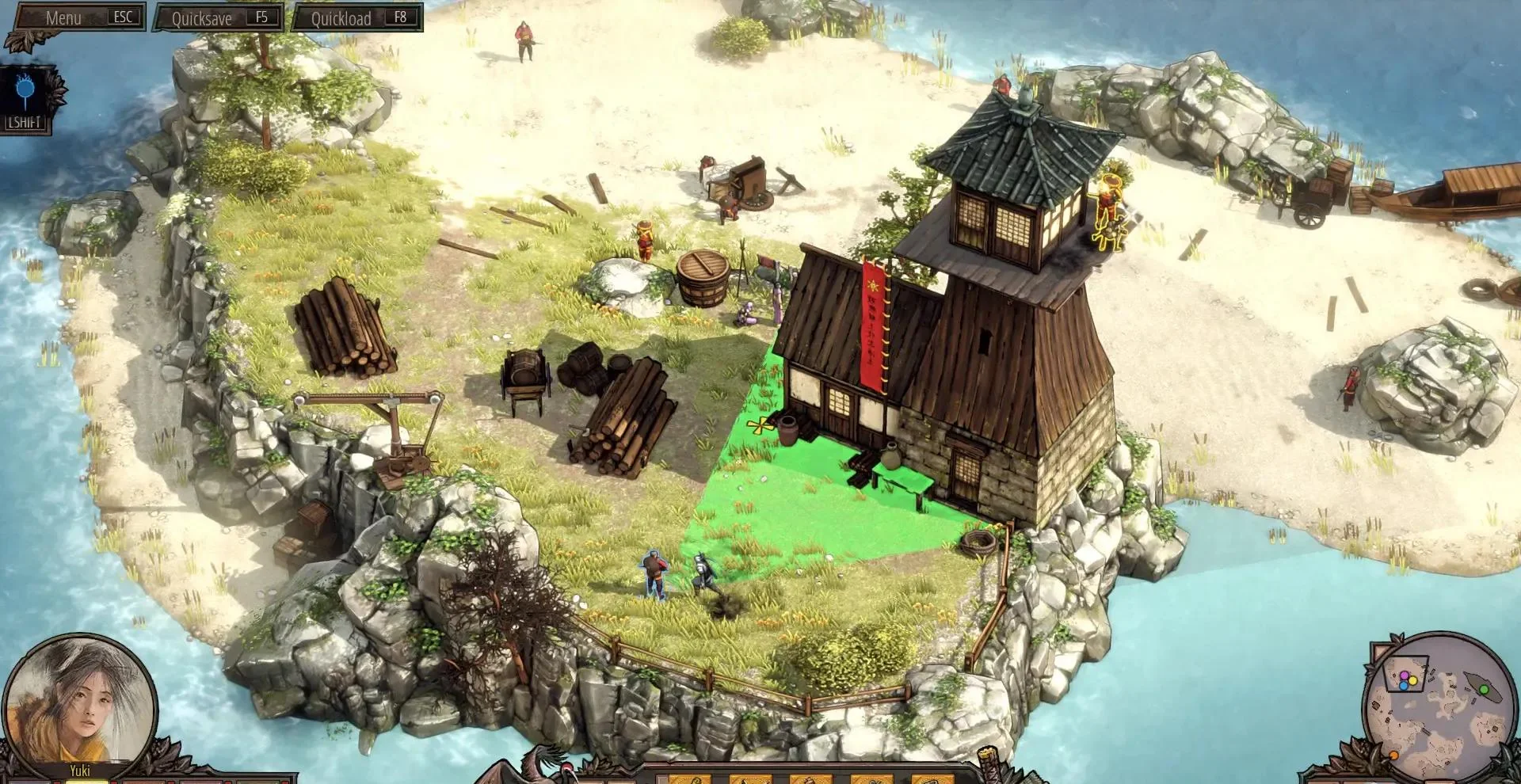The image size is (1521, 784).
Task: Select Yuki's character portrait
Action: (79, 700)
